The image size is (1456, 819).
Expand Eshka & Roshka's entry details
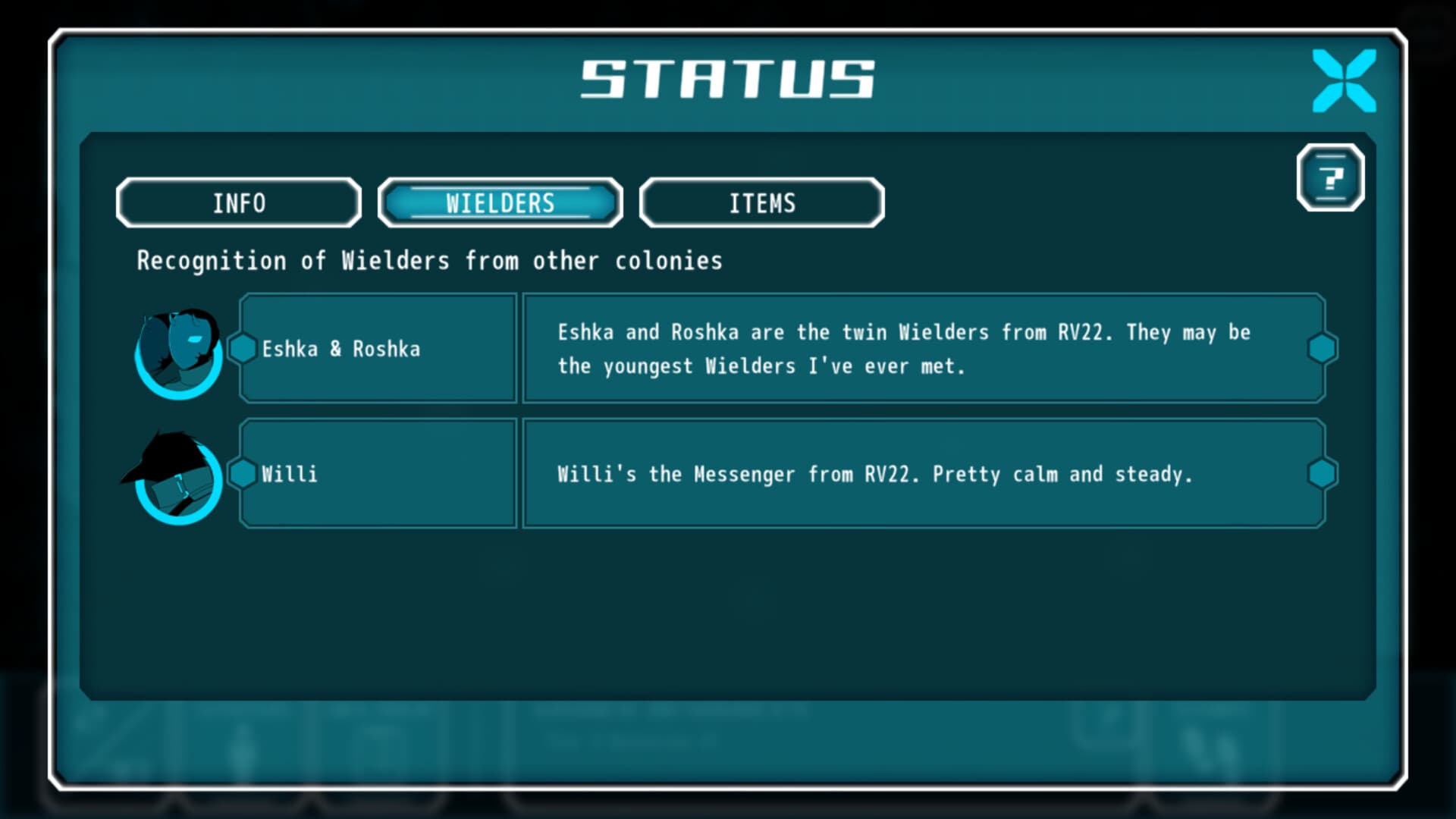[x=378, y=349]
